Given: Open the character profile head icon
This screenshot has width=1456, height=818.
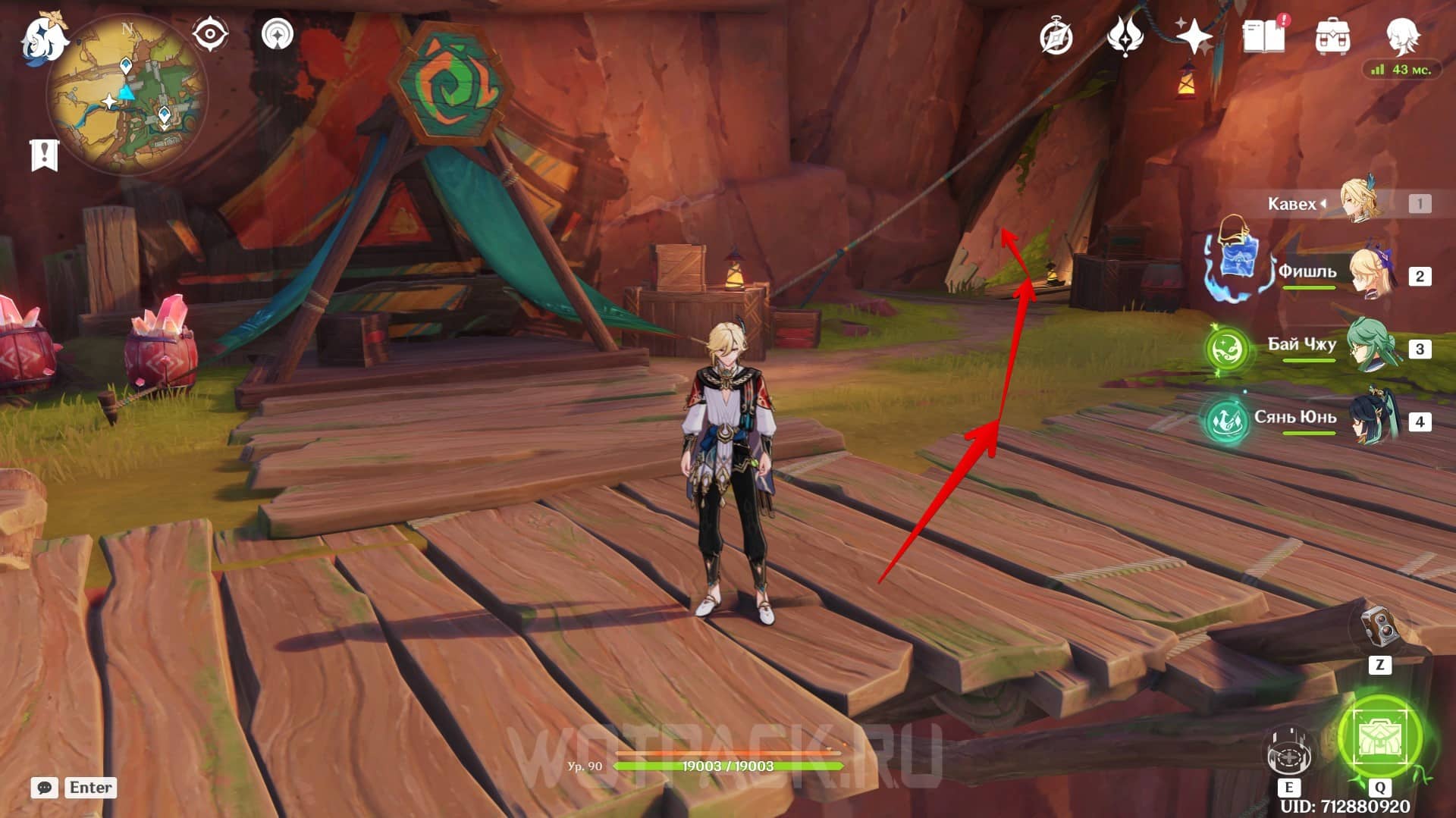Looking at the screenshot, I should (x=1402, y=36).
